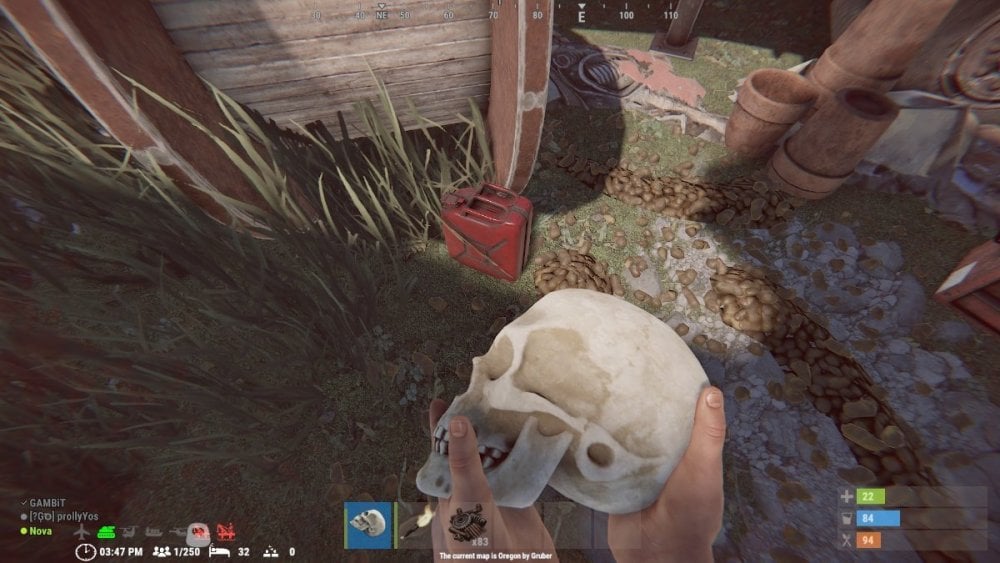Click teammate Nova in team list

41,530
